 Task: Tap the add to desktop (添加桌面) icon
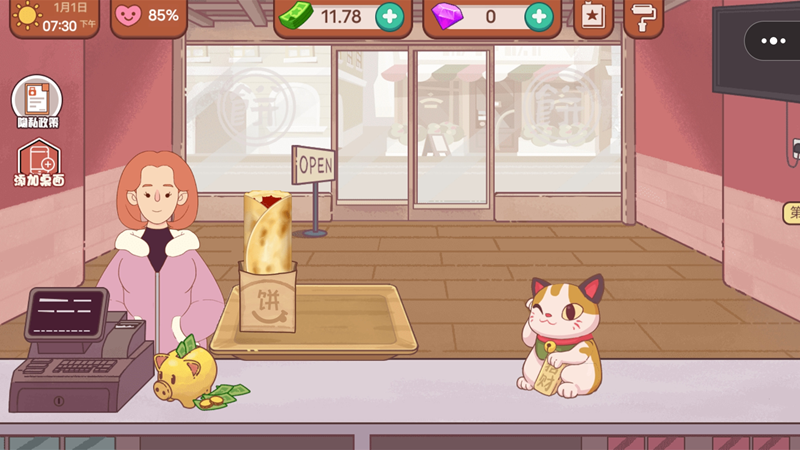tap(39, 163)
